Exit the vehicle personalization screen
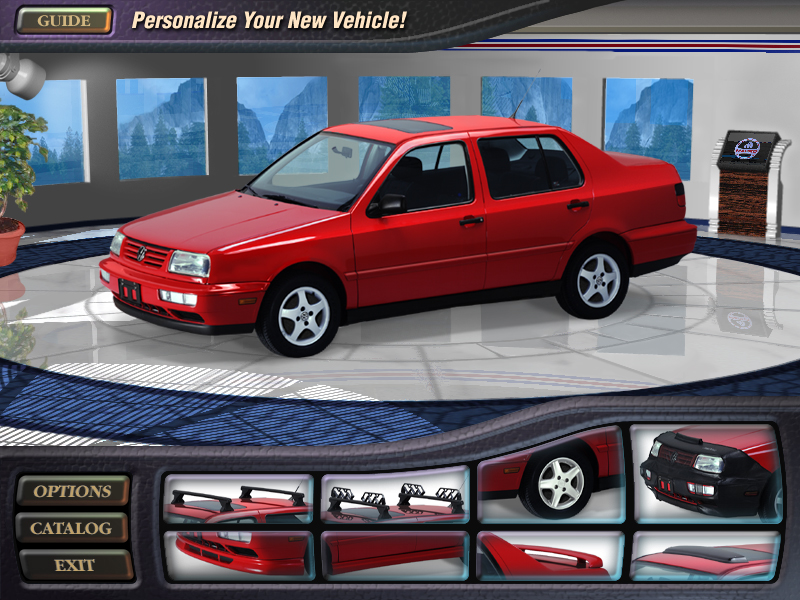Image resolution: width=800 pixels, height=600 pixels. coord(74,565)
